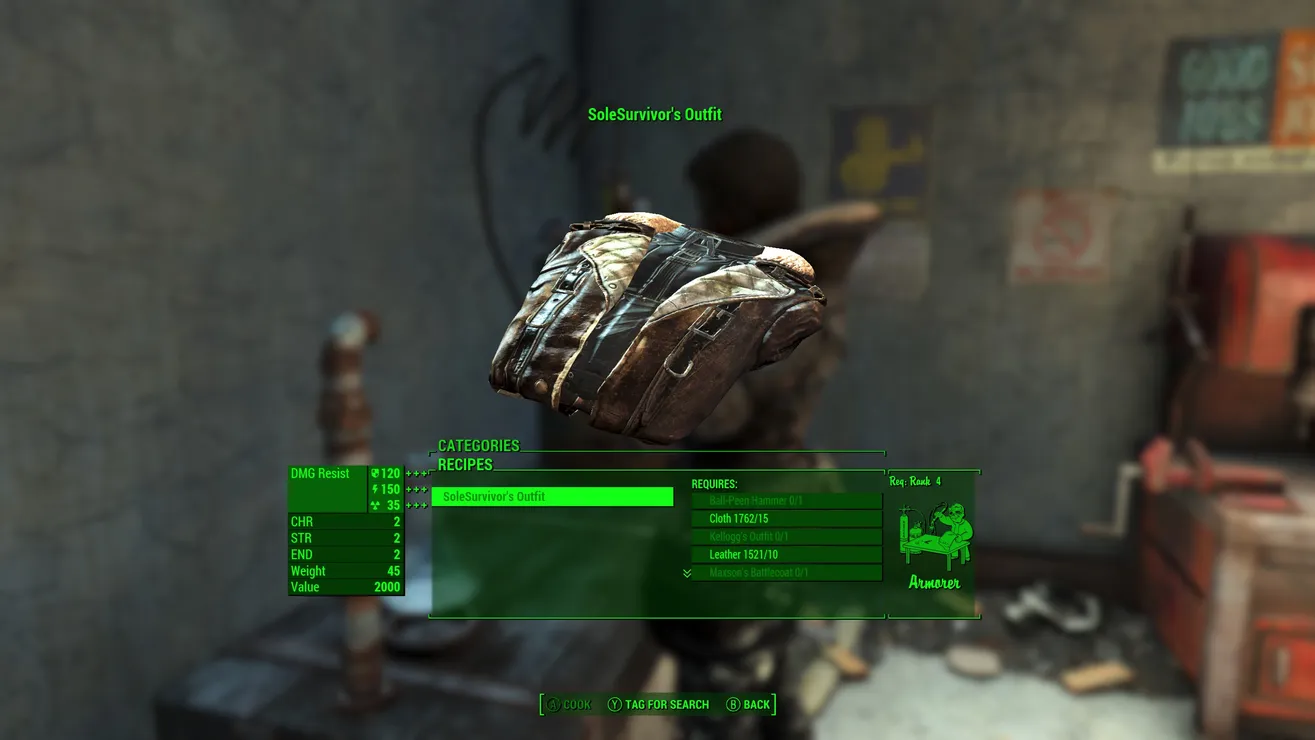Click the Leather 1521/10 requirement
The height and width of the screenshot is (740, 1315).
tap(785, 555)
